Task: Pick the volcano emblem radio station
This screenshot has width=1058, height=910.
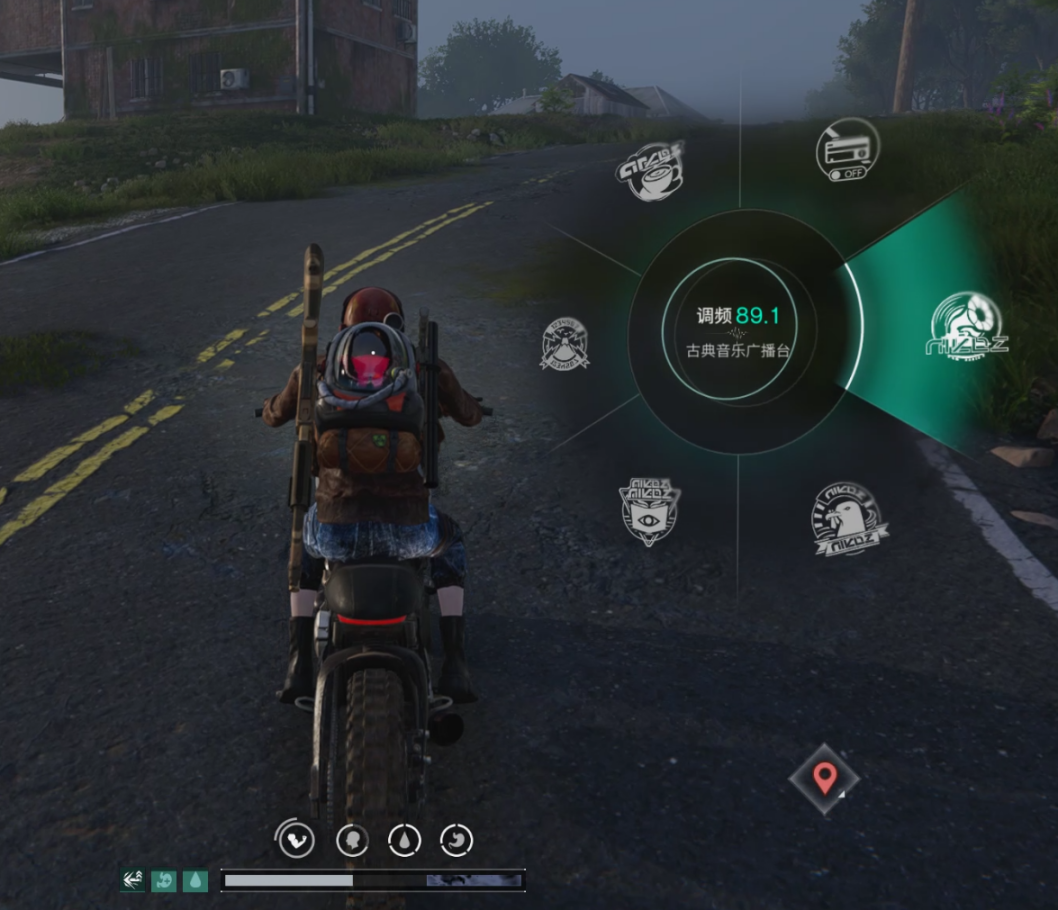Action: (565, 344)
